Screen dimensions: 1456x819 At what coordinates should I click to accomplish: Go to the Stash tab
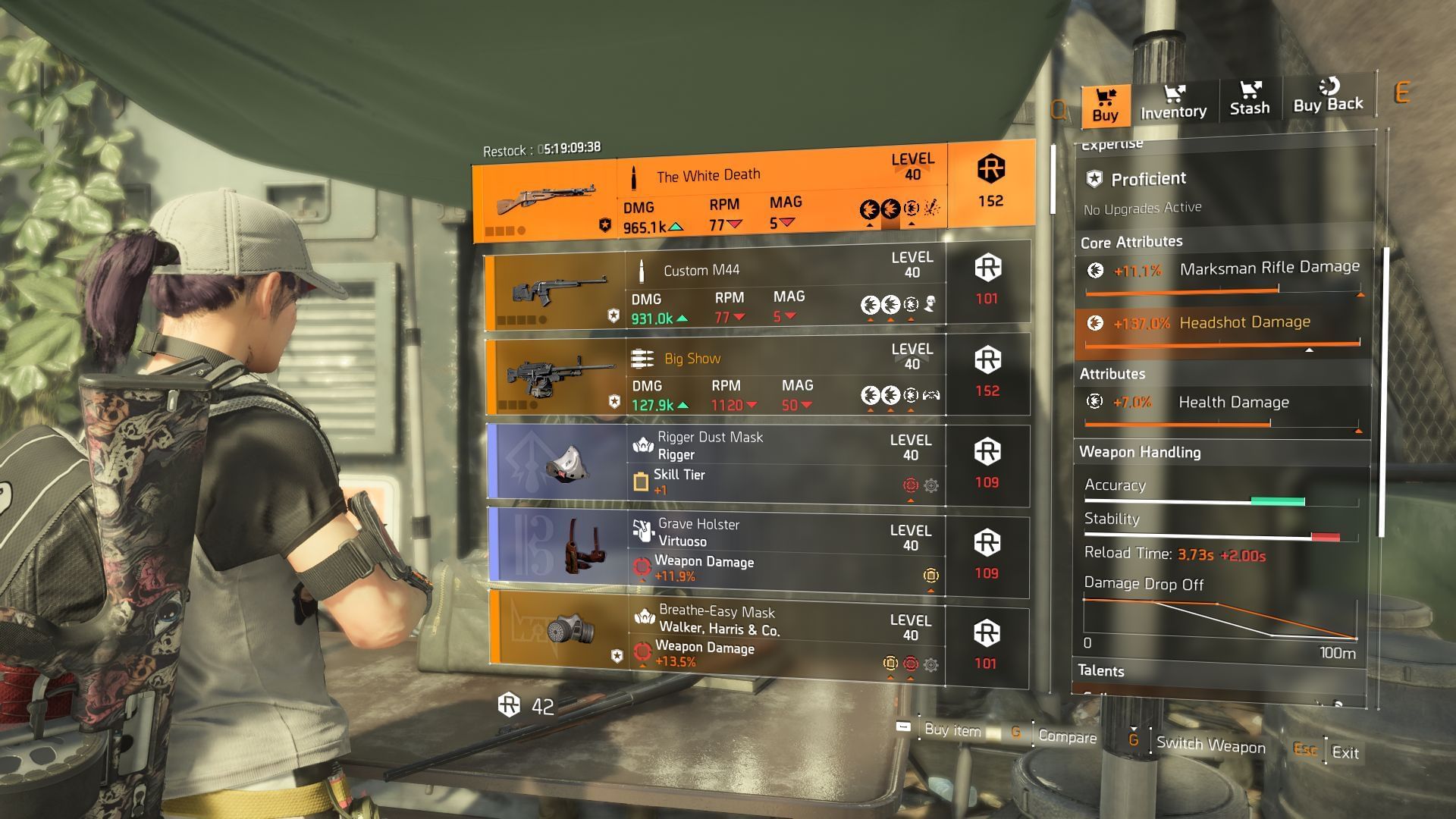pos(1249,99)
